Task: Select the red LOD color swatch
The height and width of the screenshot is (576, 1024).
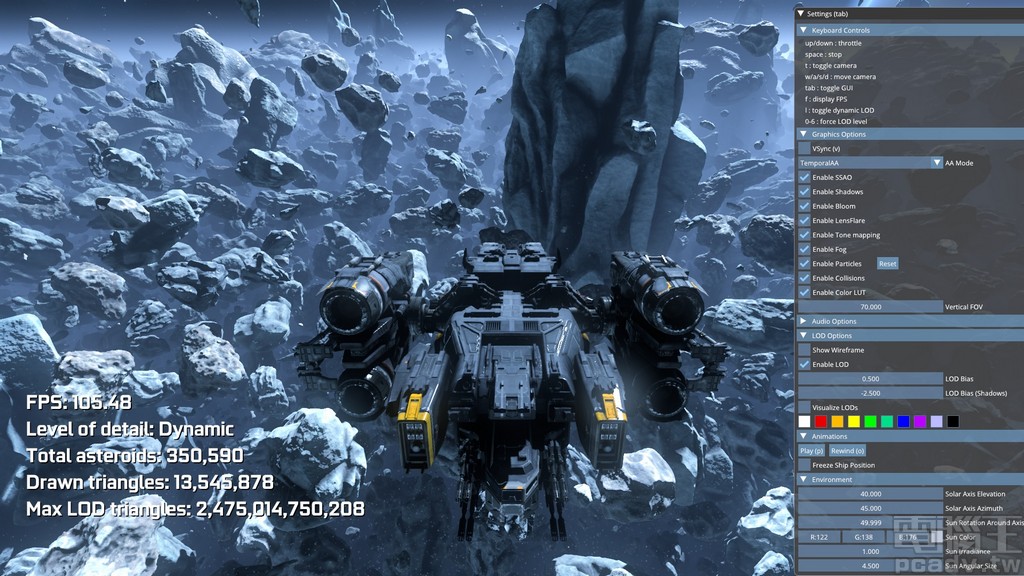Action: (821, 422)
